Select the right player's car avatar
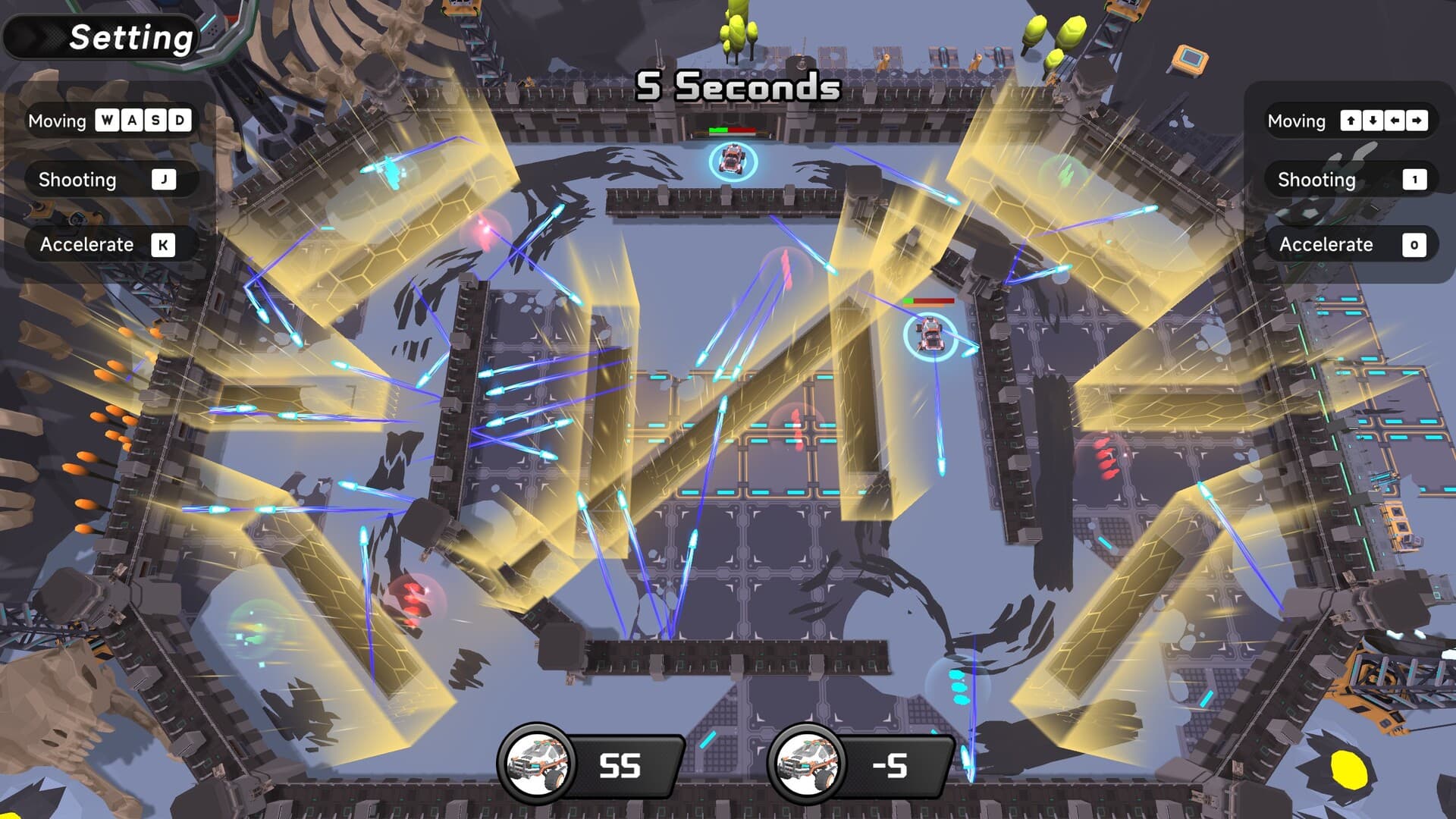Image resolution: width=1456 pixels, height=819 pixels. (x=807, y=762)
